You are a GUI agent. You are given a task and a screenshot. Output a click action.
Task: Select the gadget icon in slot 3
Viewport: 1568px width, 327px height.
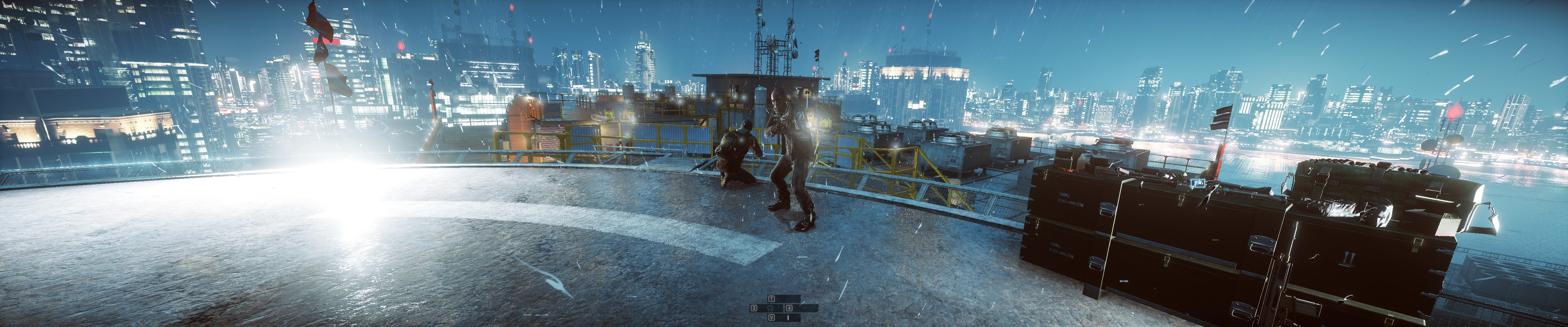[771, 308]
